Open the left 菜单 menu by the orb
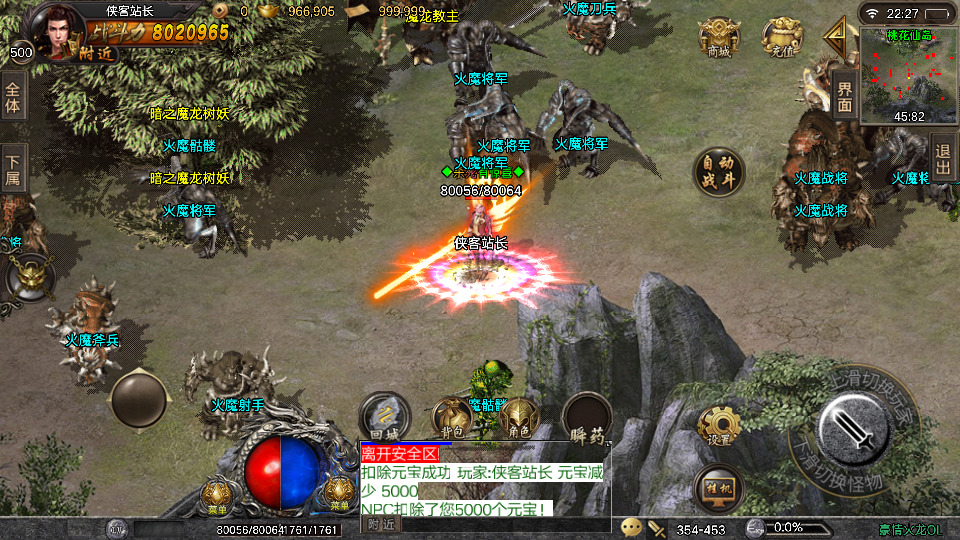This screenshot has height=540, width=960. (x=218, y=493)
